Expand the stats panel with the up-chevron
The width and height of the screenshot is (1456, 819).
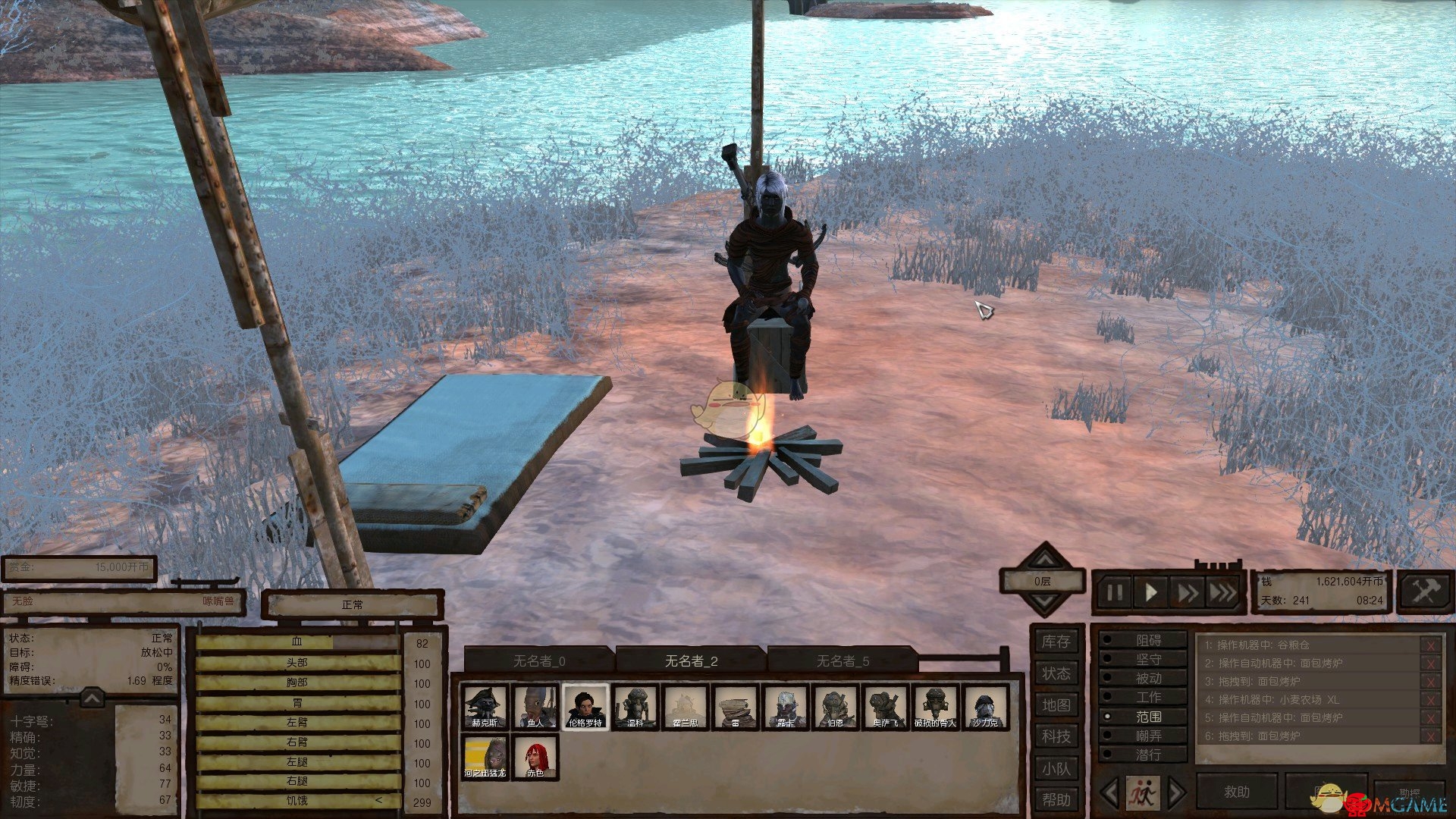(x=92, y=696)
